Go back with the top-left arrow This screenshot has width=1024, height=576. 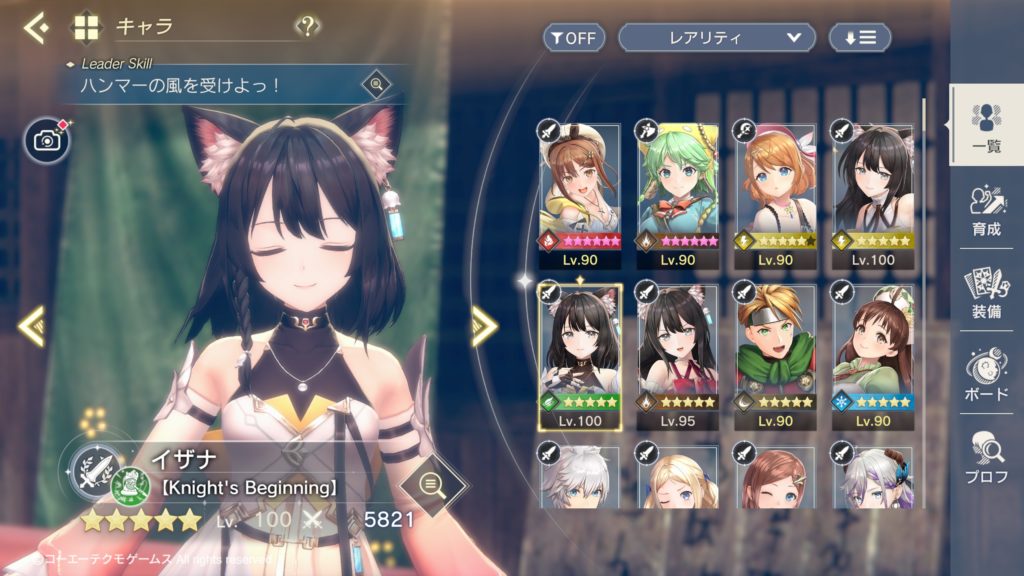pyautogui.click(x=37, y=27)
